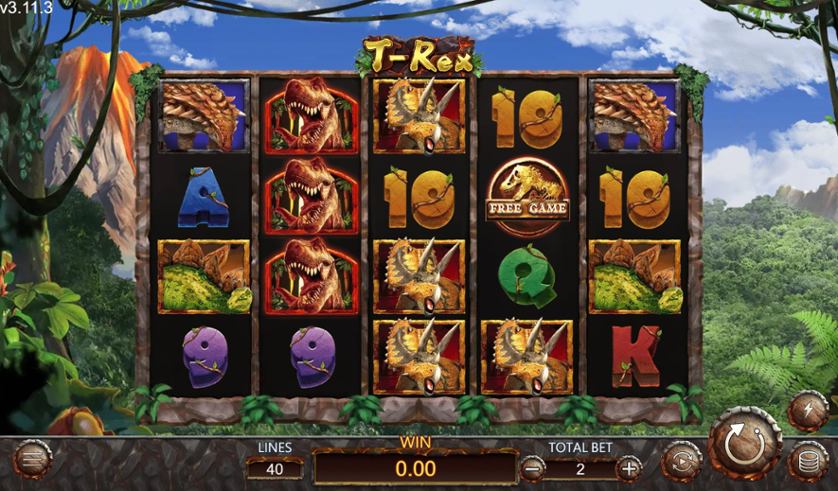The height and width of the screenshot is (491, 838).
Task: Toggle the lightning bolt turbo mode
Action: point(808,411)
